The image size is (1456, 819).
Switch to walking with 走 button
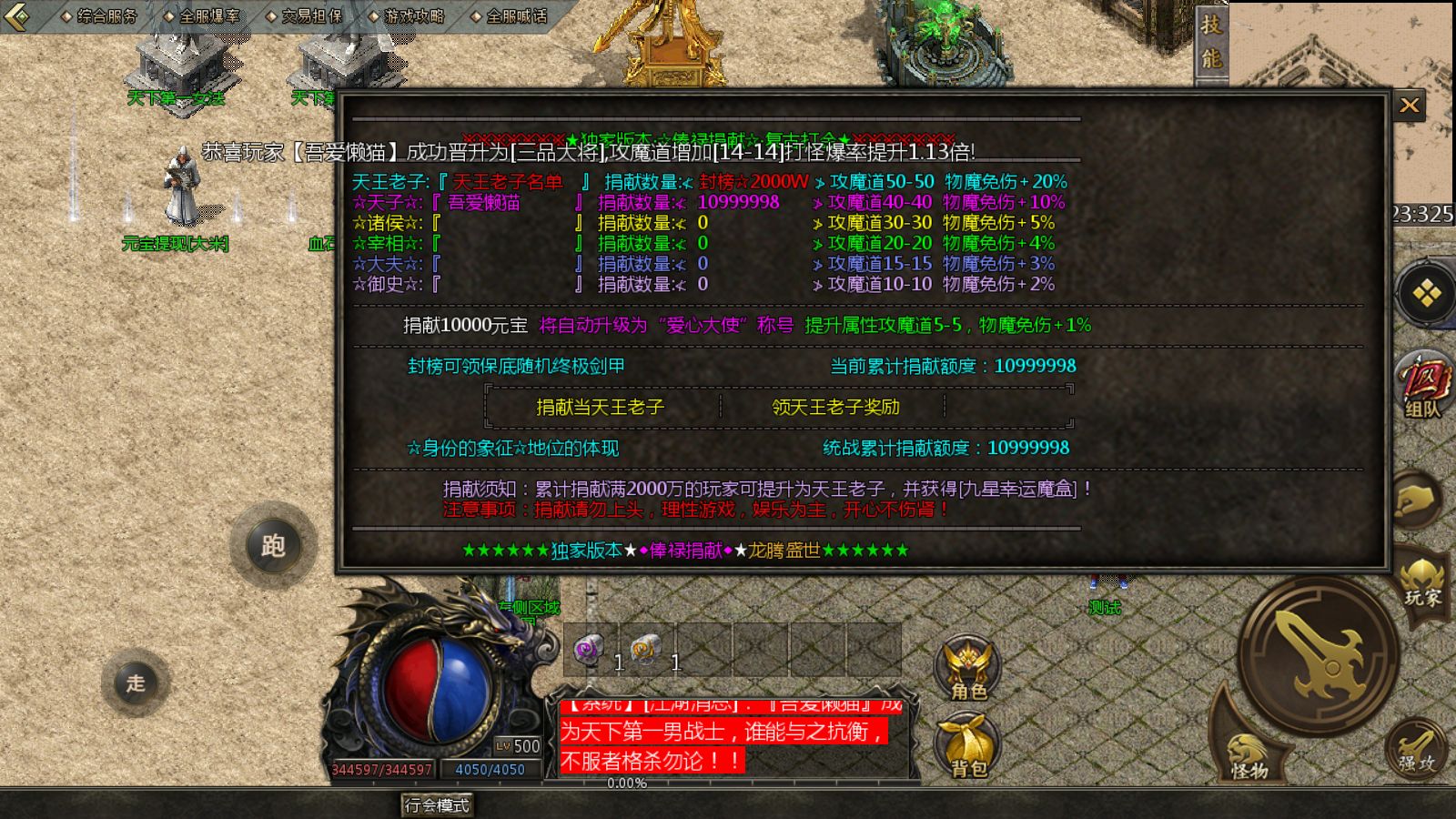click(x=135, y=684)
